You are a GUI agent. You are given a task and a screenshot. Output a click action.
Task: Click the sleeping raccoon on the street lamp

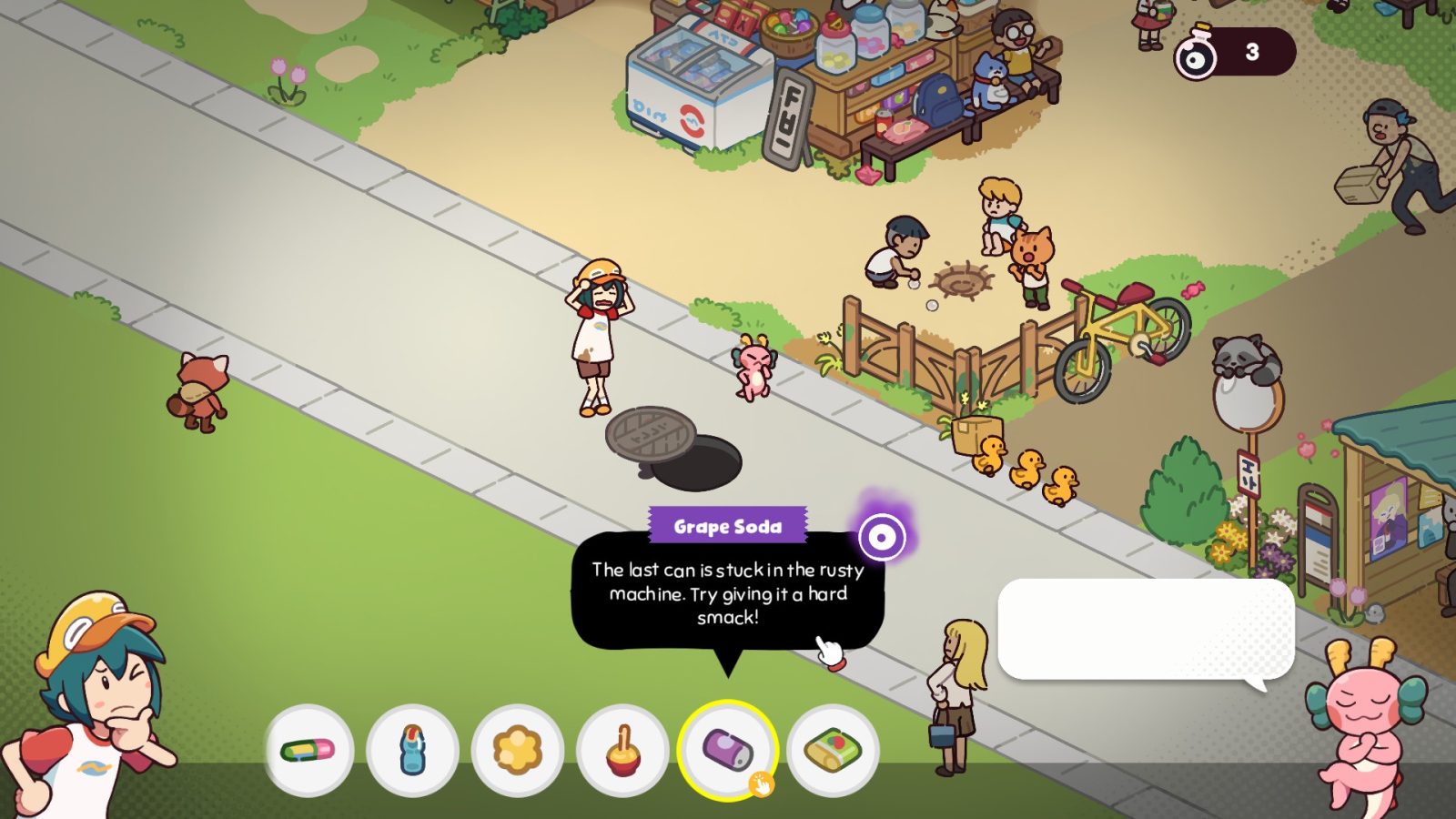click(1247, 355)
